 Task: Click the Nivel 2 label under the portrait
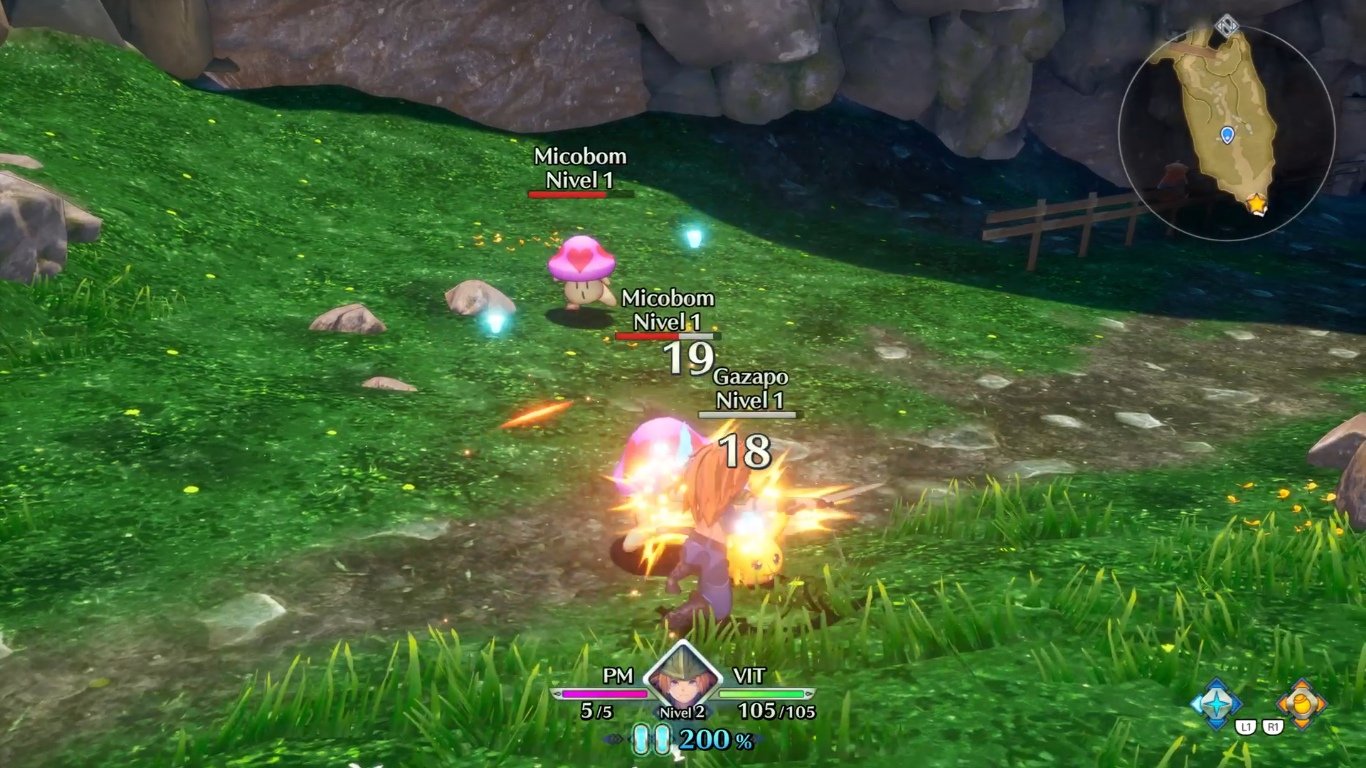coord(682,712)
